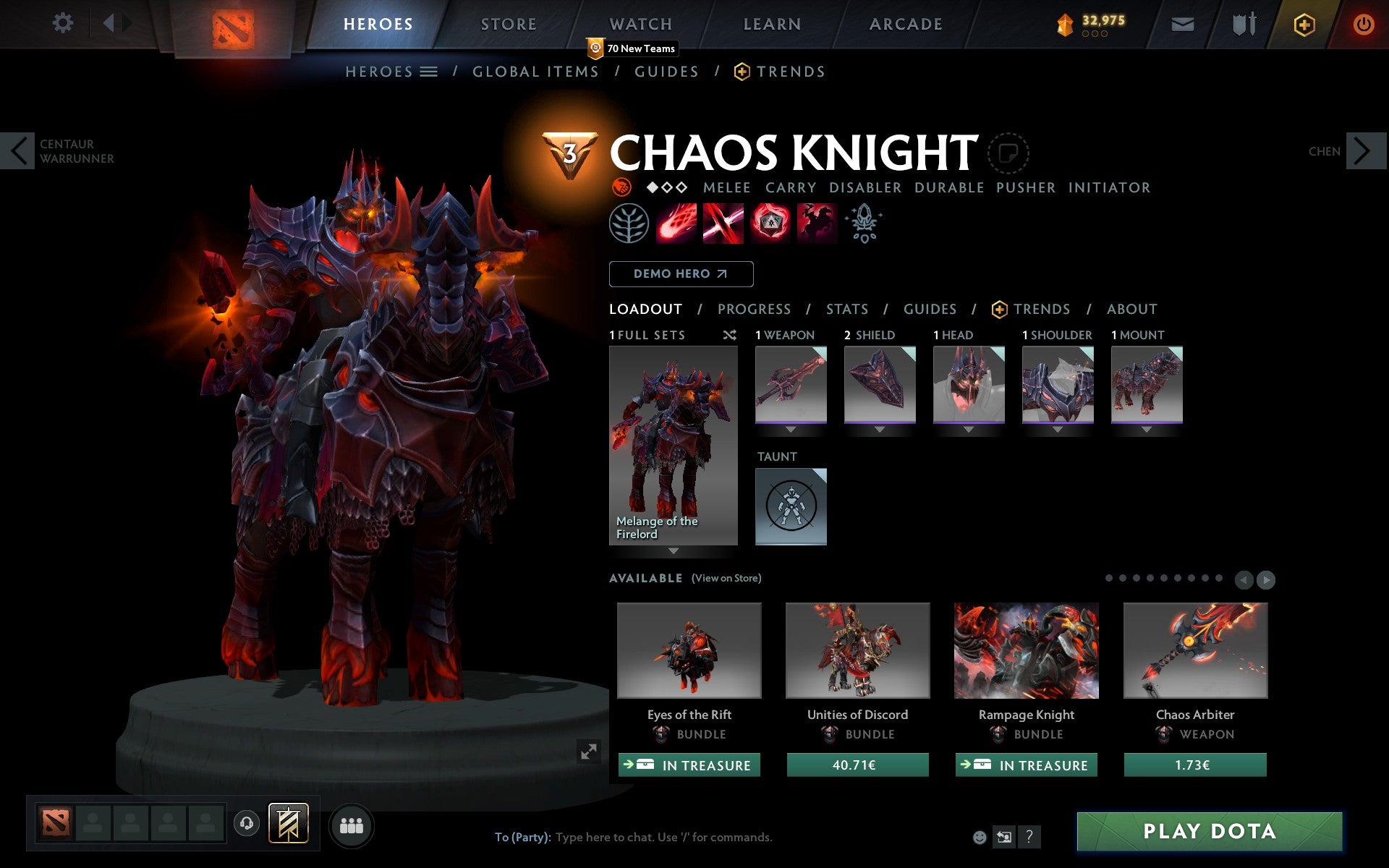Open the friends list icon near the chat bar
Viewport: 1389px width, 868px height.
[352, 824]
